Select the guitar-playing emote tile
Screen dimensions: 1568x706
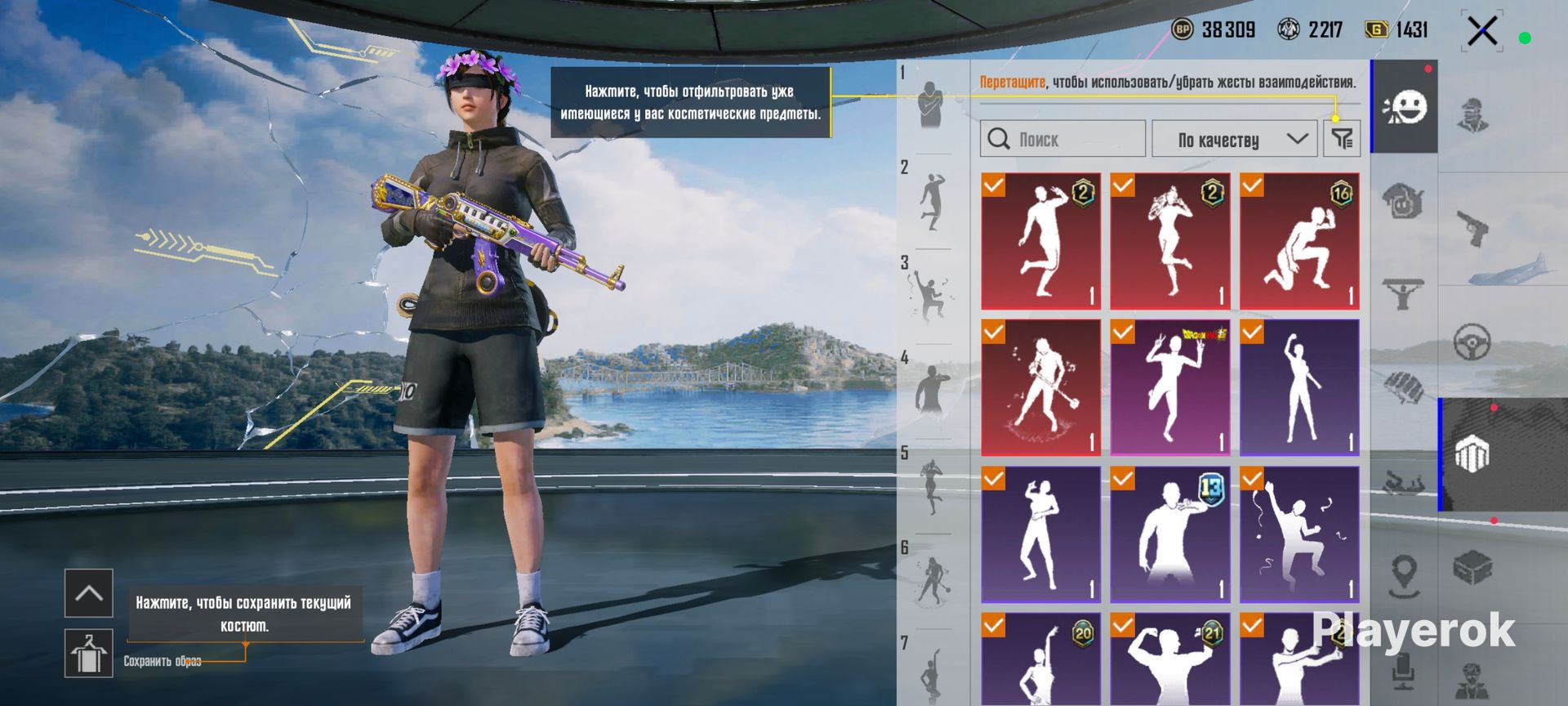tap(1040, 387)
